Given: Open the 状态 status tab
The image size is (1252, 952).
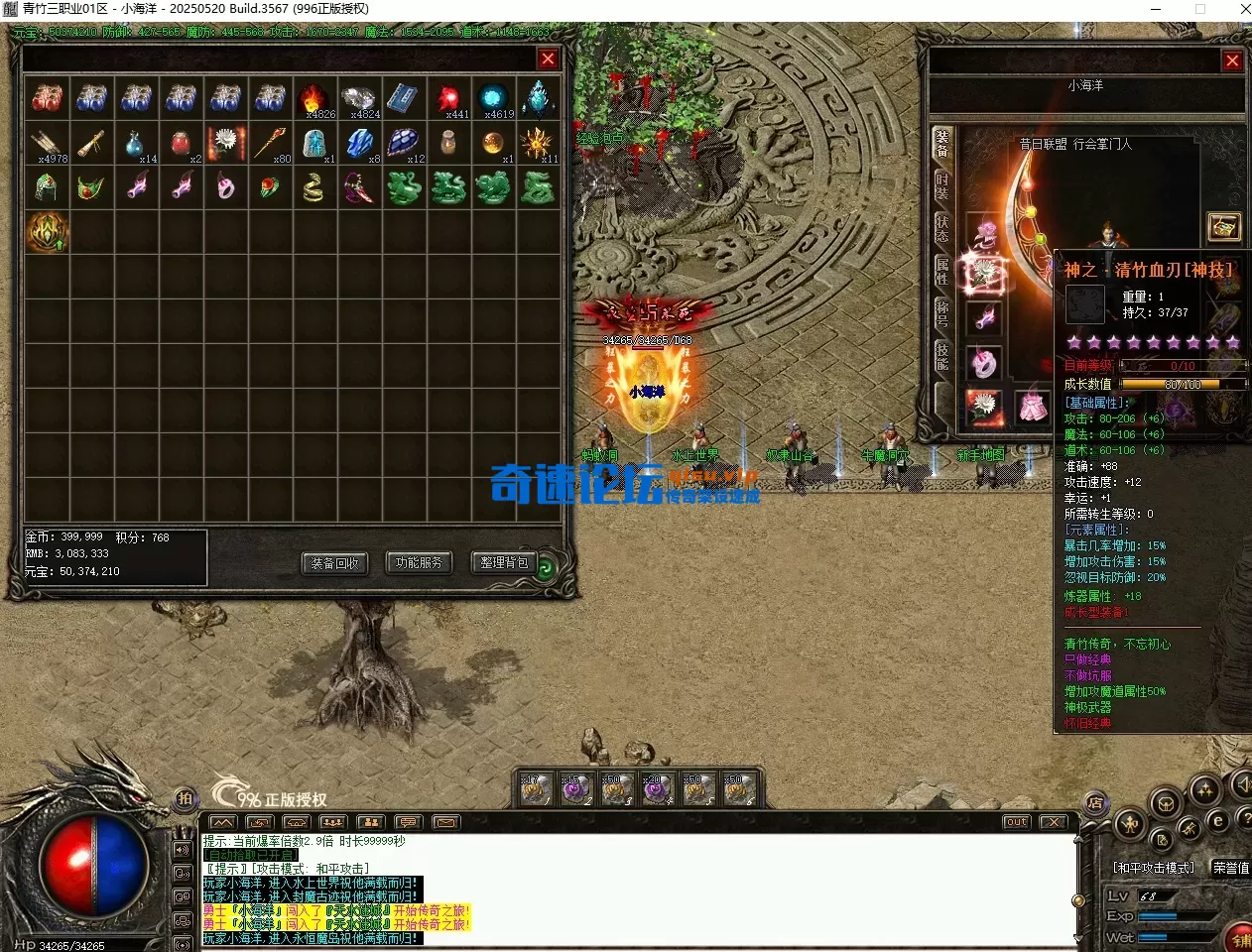Looking at the screenshot, I should tap(941, 228).
